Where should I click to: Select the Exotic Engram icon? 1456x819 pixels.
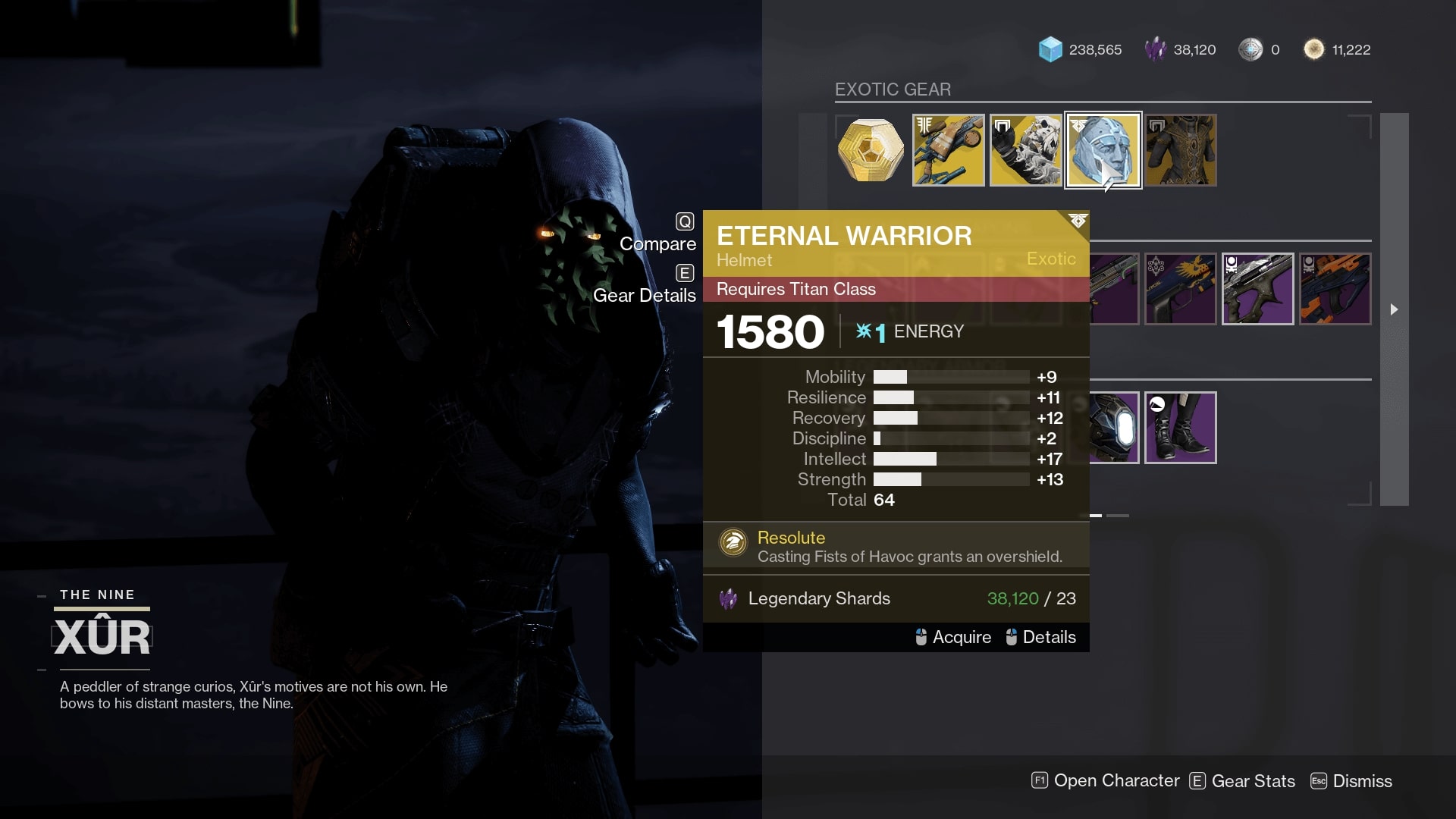(x=871, y=150)
